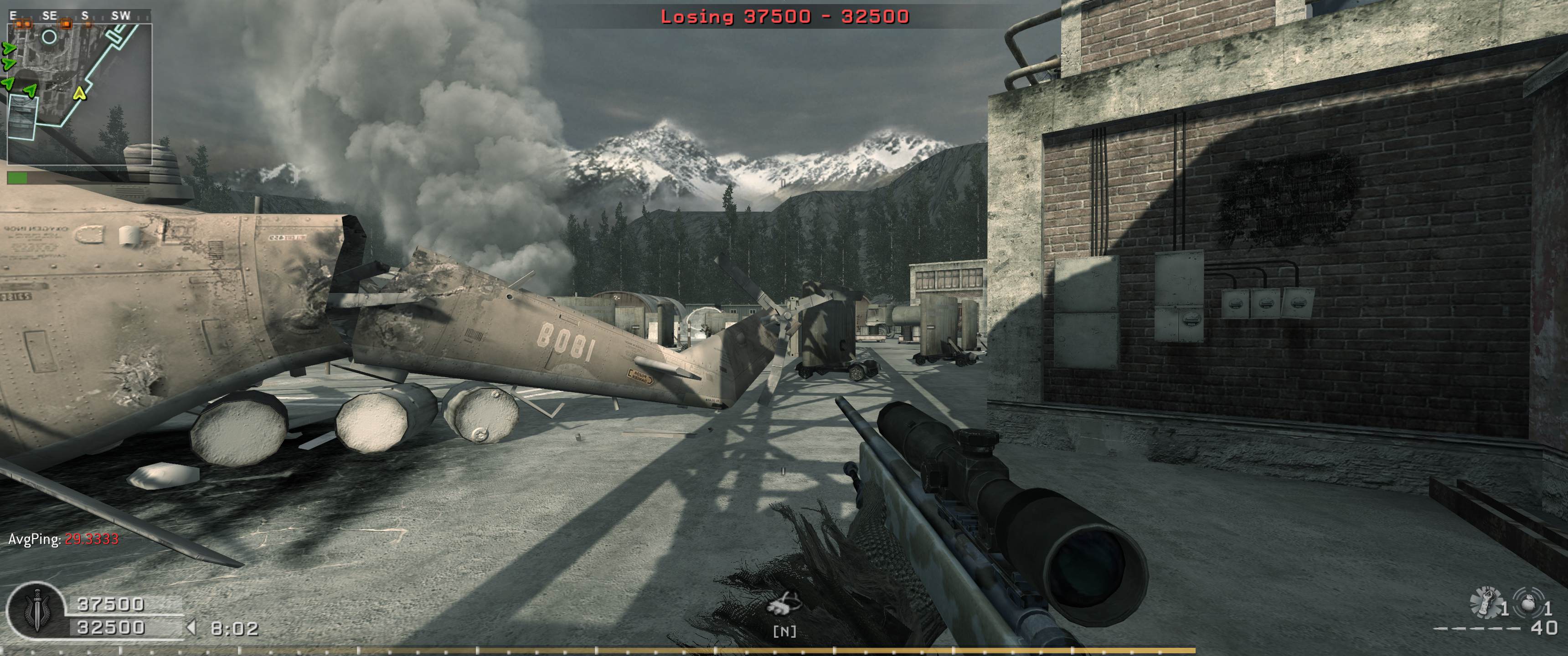Click the night vision goggles icon
Screen dimensions: 1568x656
pos(784,606)
